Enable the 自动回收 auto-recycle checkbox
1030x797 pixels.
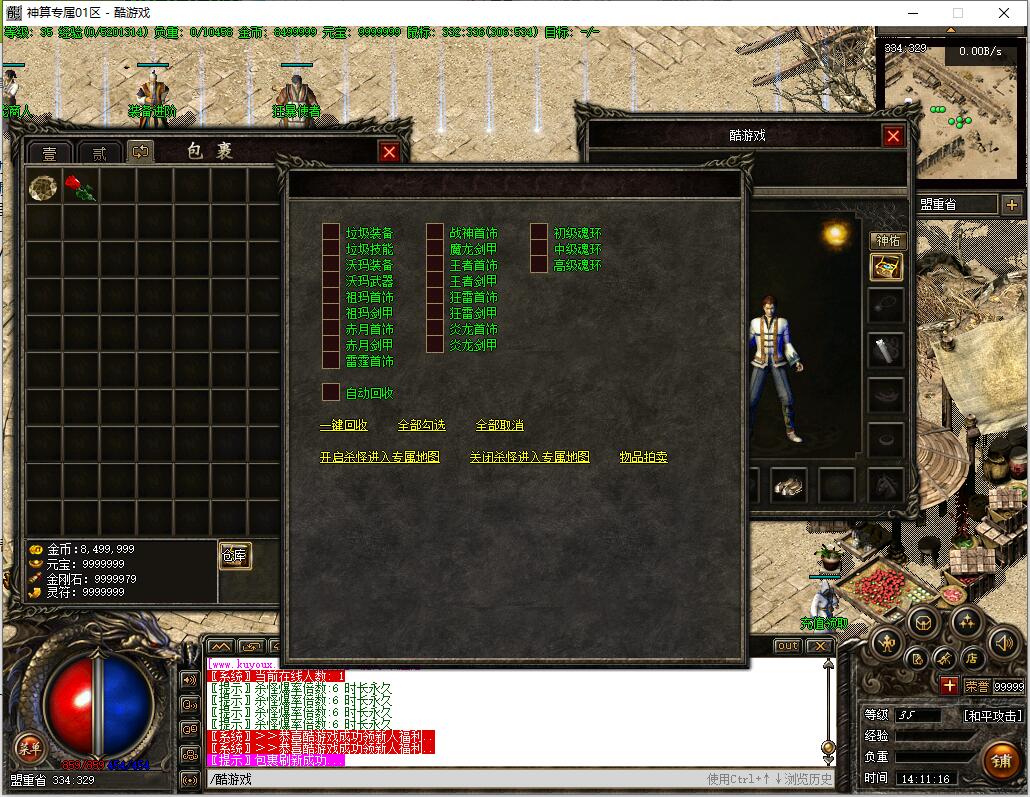[x=331, y=393]
